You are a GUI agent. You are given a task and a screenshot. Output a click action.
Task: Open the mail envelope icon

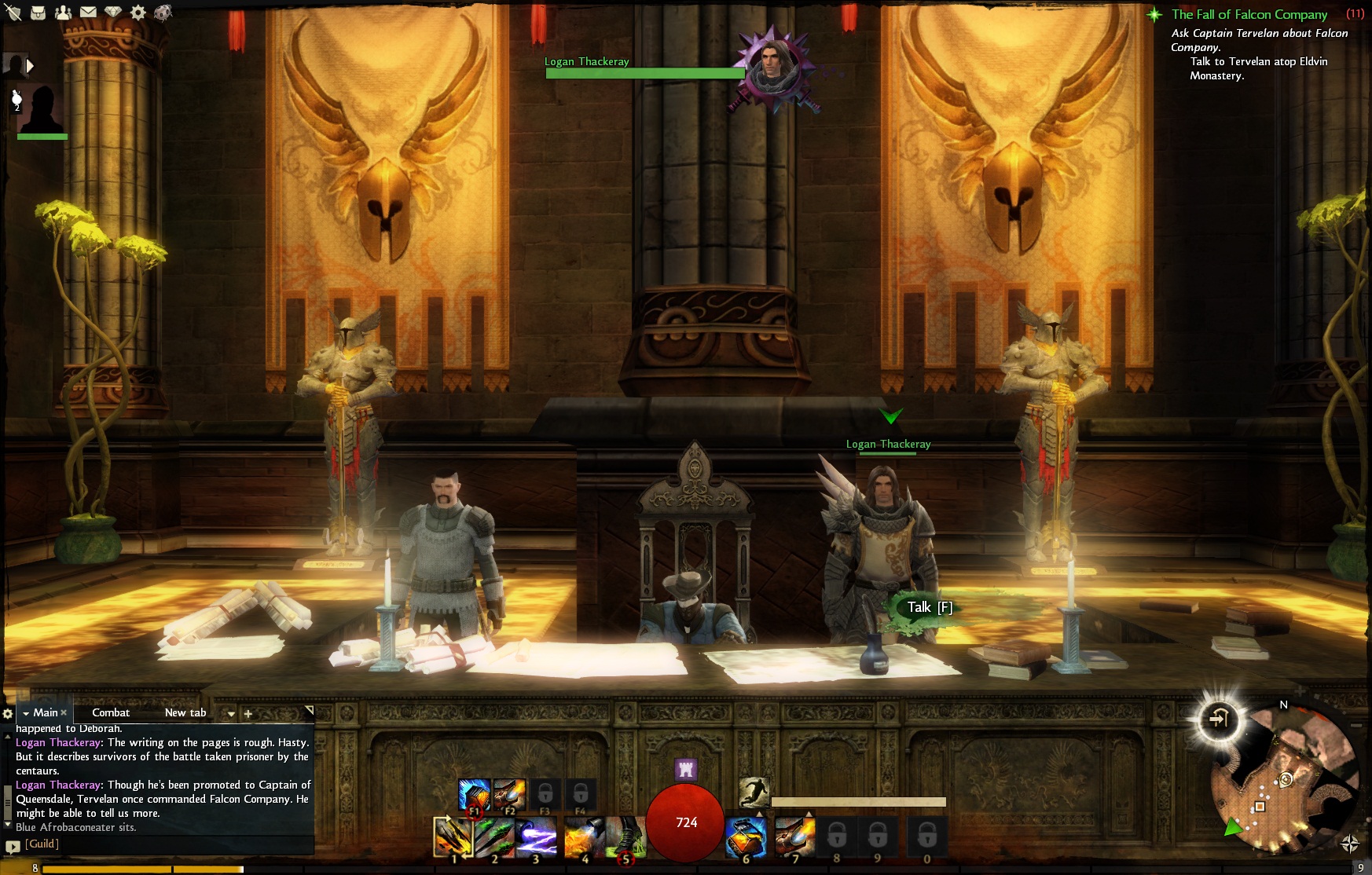point(88,13)
